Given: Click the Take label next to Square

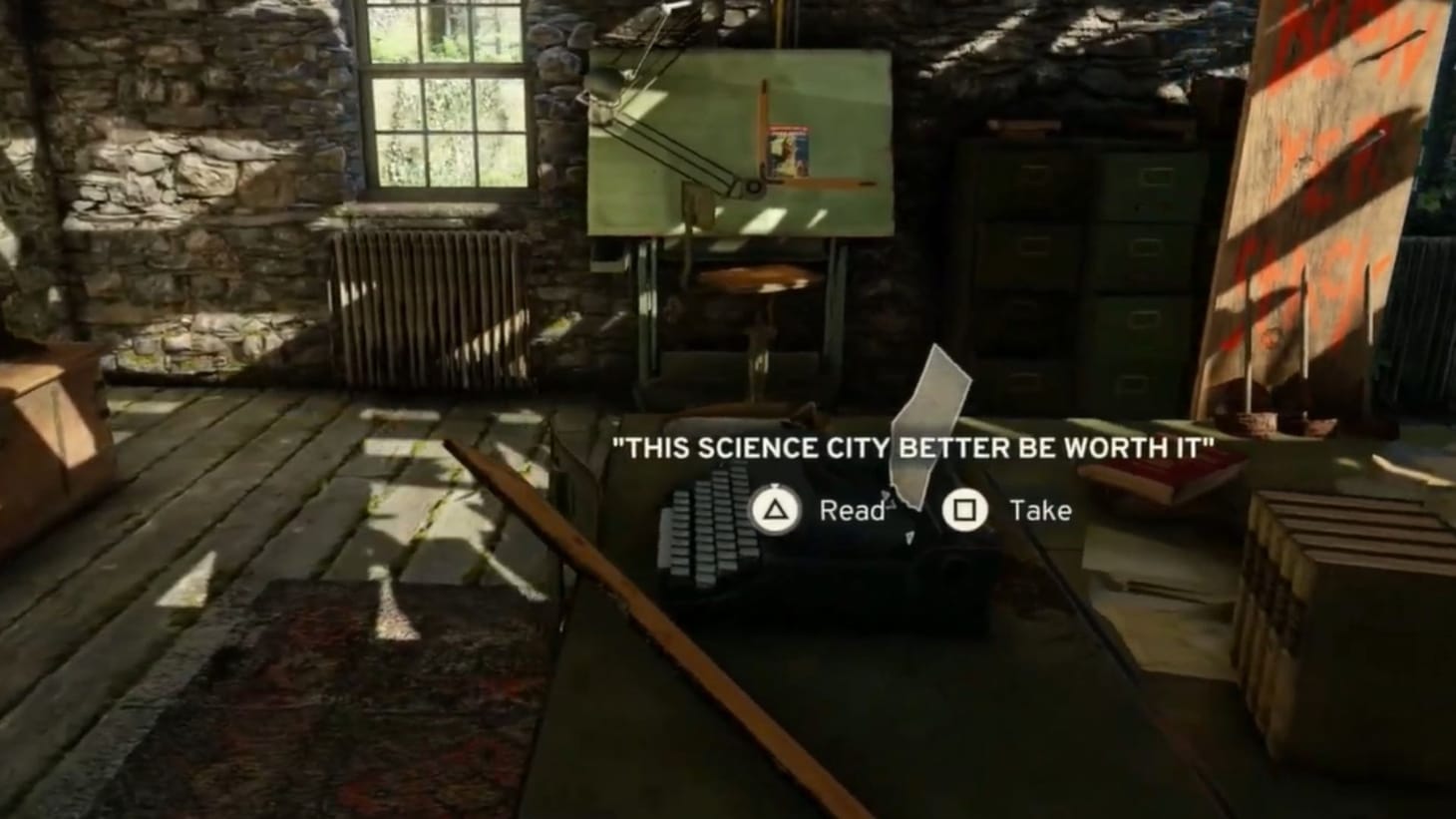Looking at the screenshot, I should (x=1041, y=512).
